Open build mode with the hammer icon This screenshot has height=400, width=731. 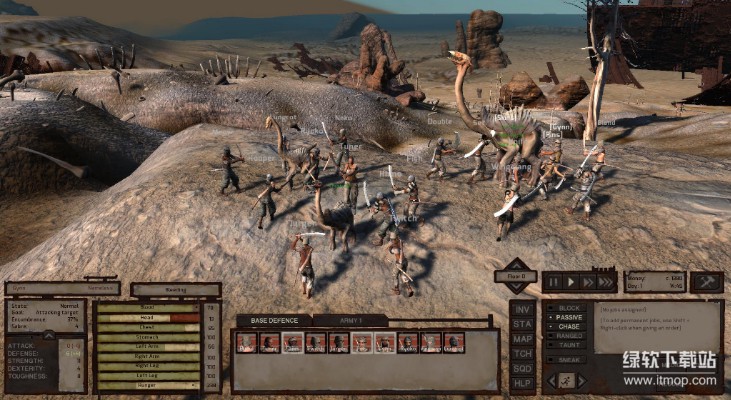(x=706, y=282)
